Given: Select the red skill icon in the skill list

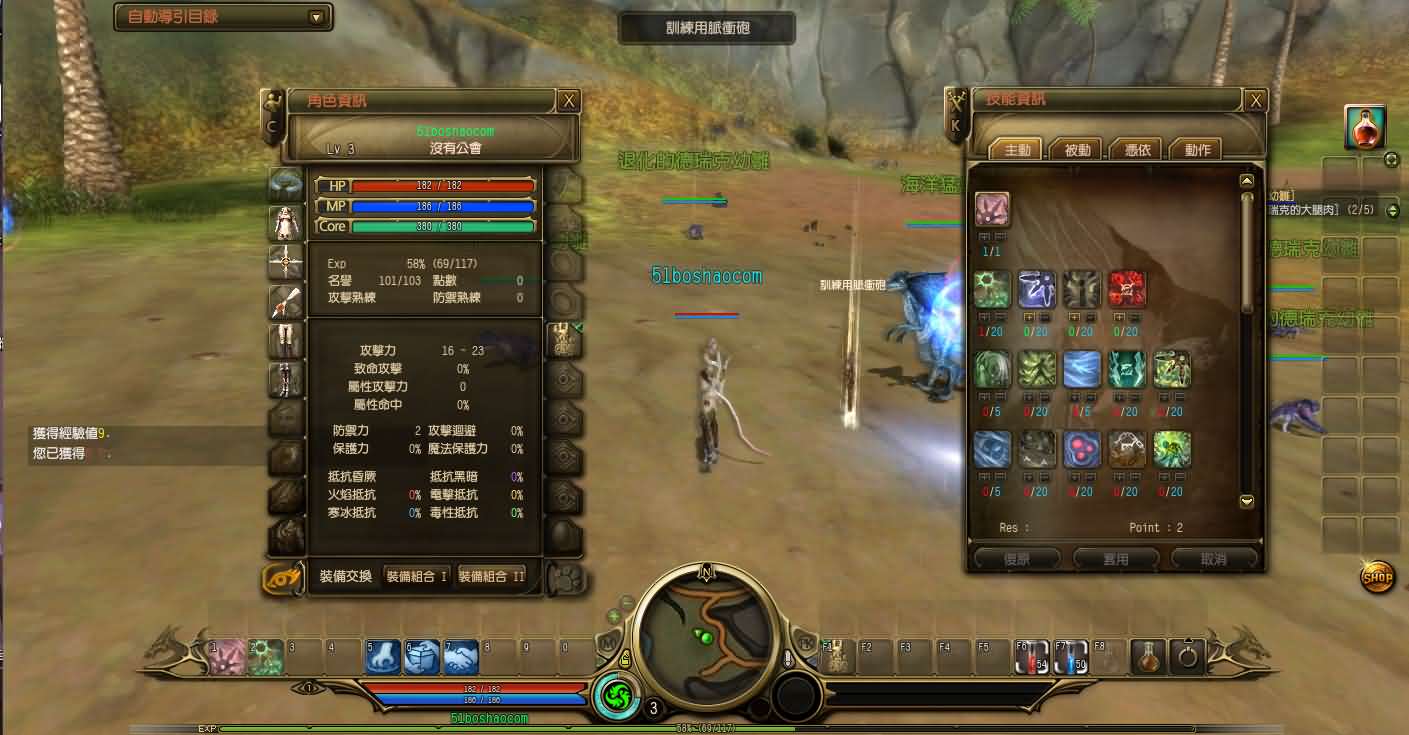Looking at the screenshot, I should 1127,288.
